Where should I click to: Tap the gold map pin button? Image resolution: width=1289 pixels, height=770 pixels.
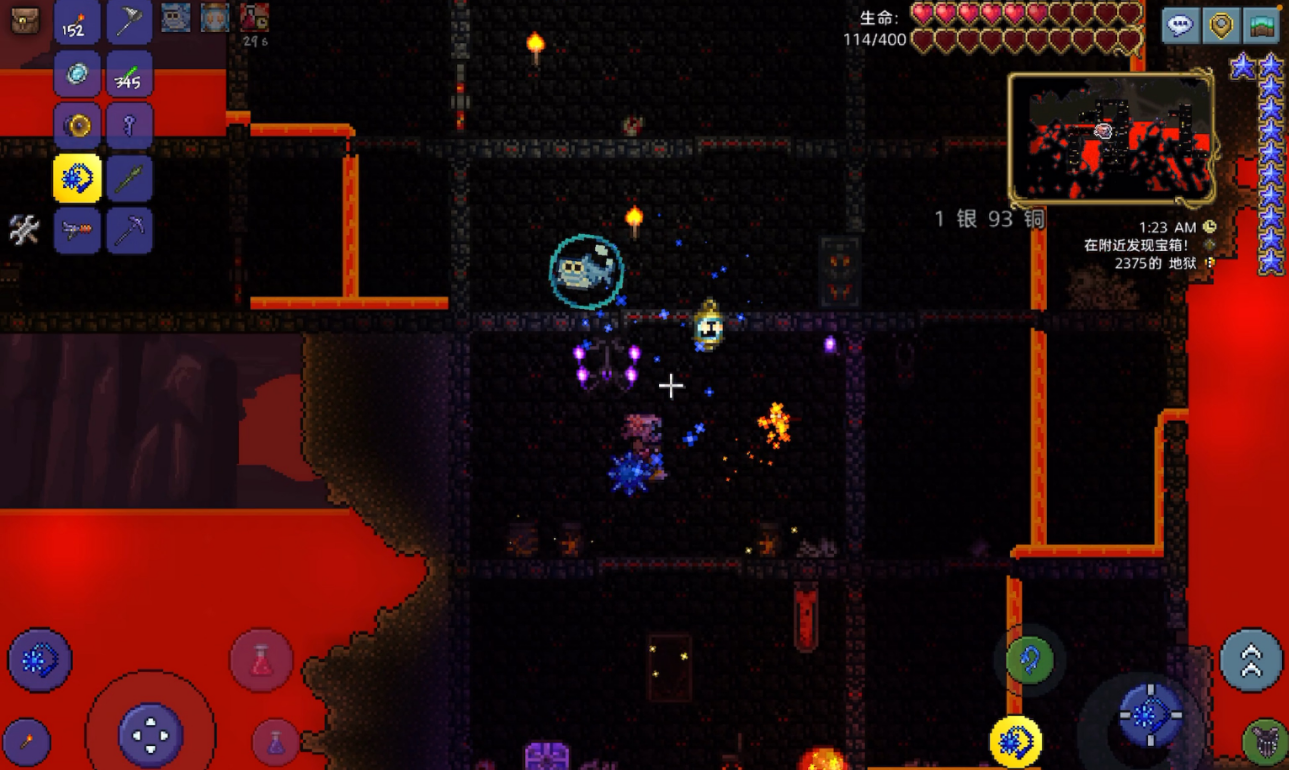[x=1221, y=26]
